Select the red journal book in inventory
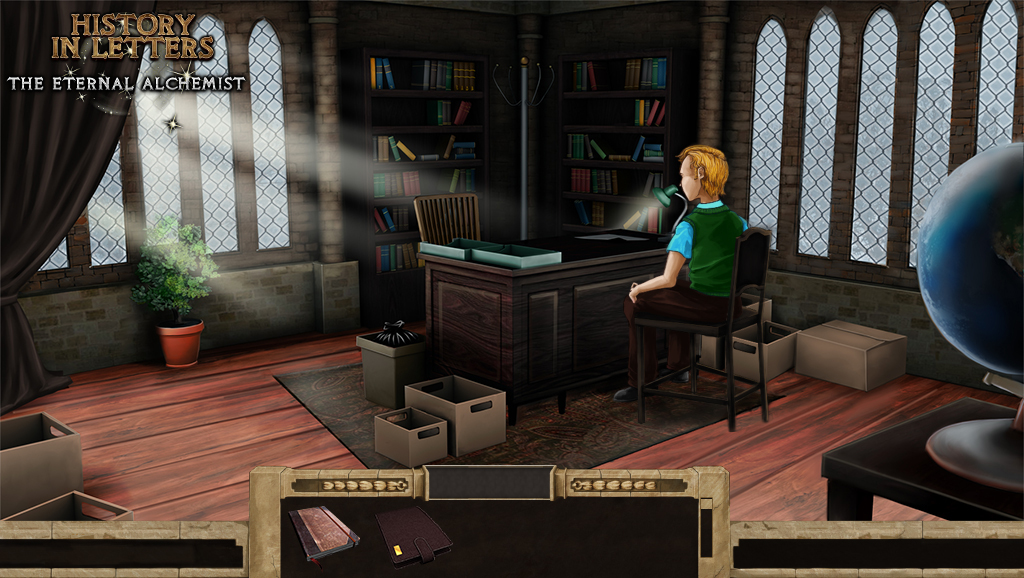1024x578 pixels. tap(323, 530)
